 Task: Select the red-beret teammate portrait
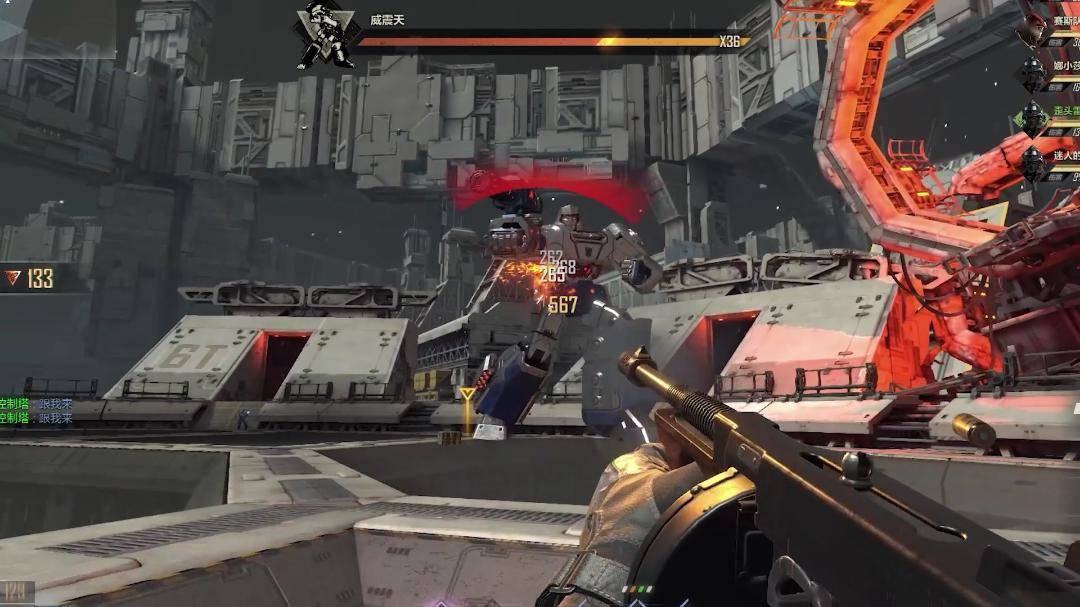[1032, 29]
